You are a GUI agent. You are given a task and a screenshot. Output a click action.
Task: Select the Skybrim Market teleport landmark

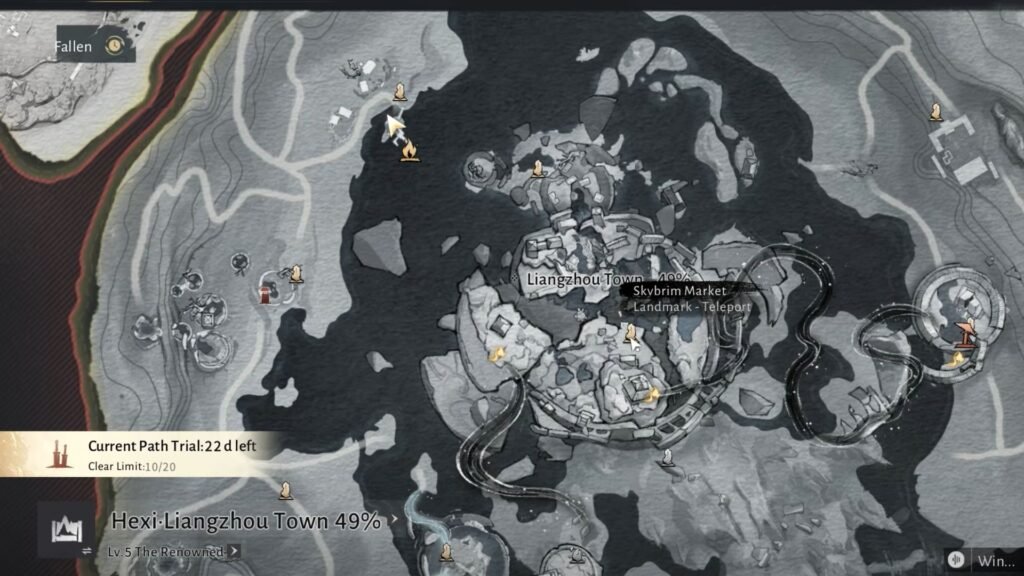pos(631,333)
